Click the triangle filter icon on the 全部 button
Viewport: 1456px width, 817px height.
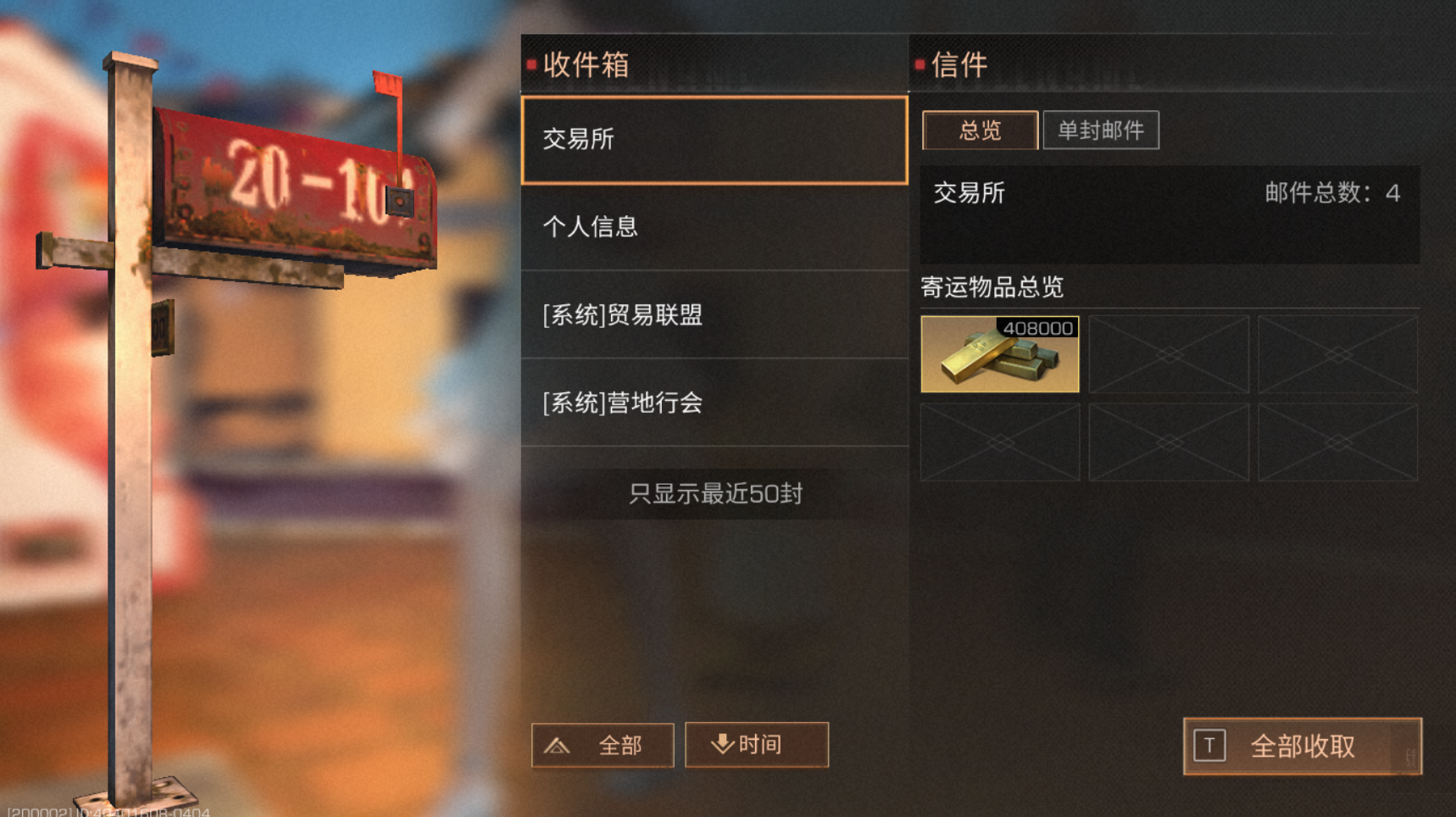557,746
